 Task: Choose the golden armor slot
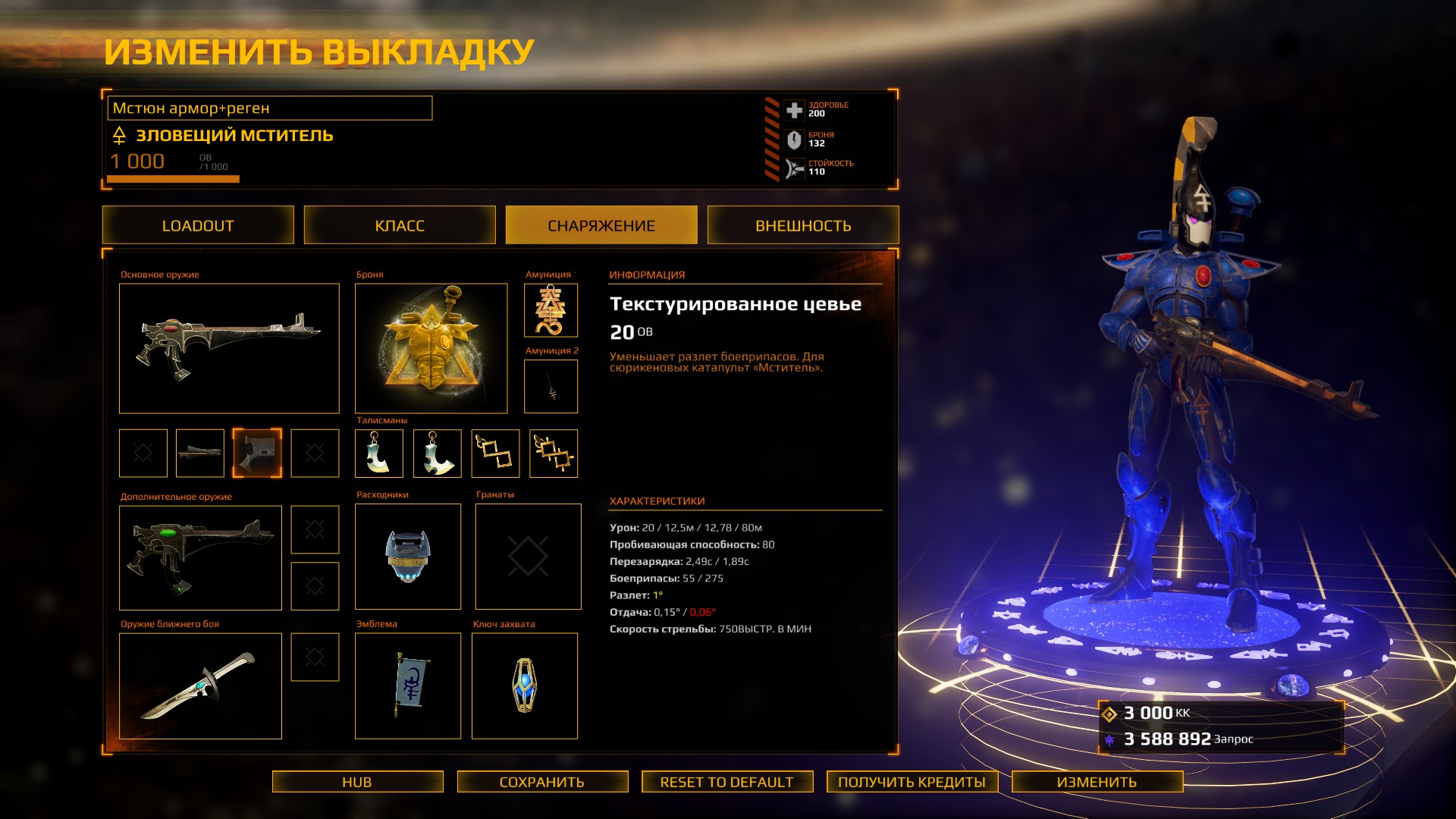[x=431, y=348]
